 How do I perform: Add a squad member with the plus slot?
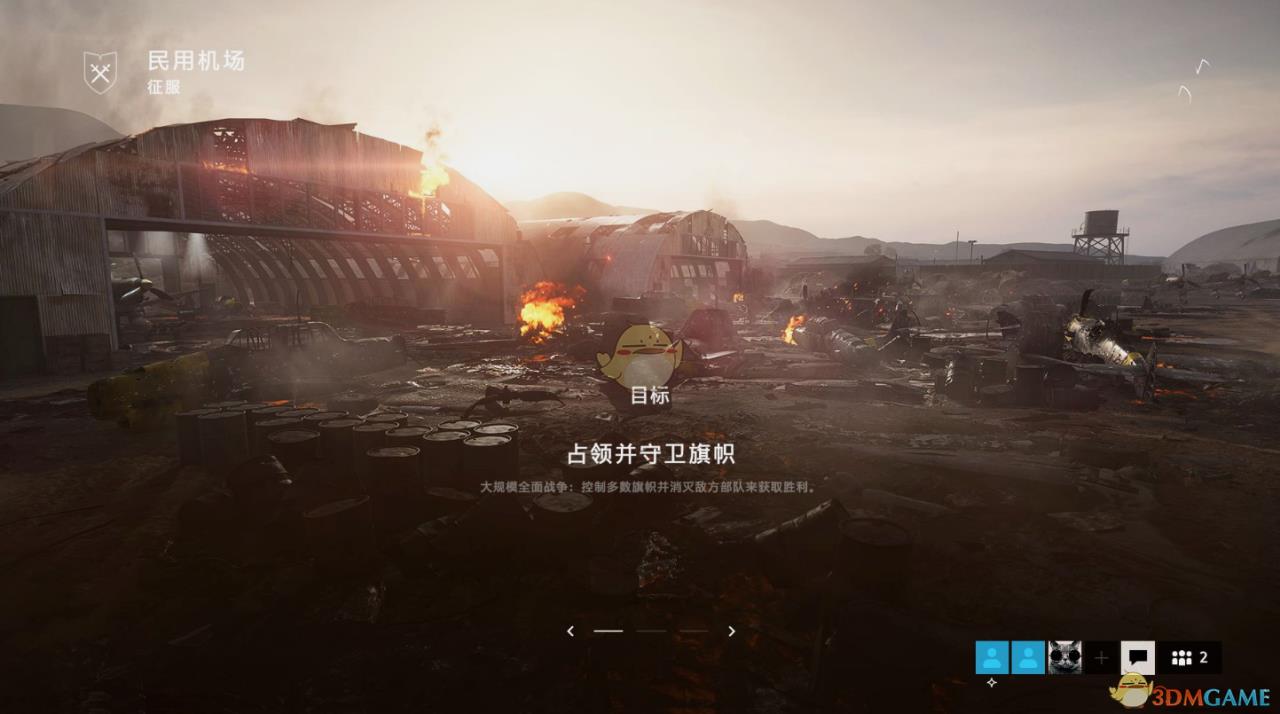[x=1101, y=657]
